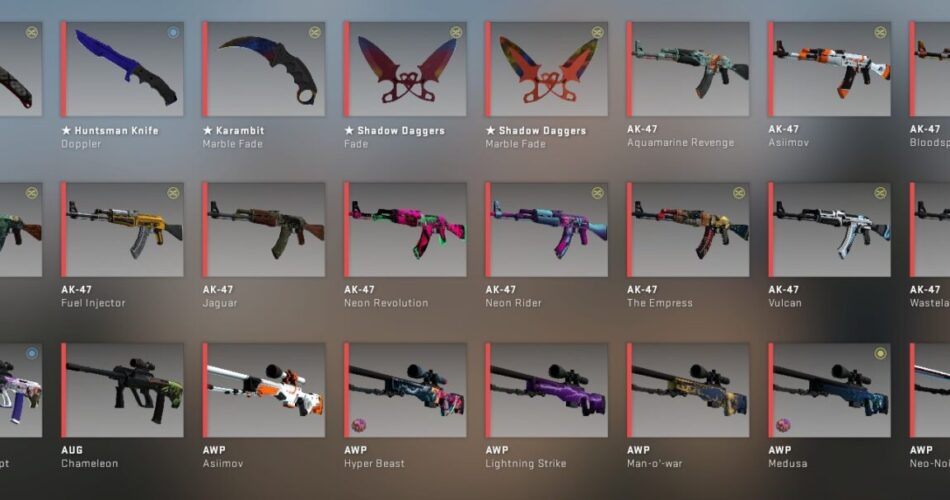The width and height of the screenshot is (950, 500).
Task: Open the AK-47 Neon Rider item
Action: coord(548,229)
